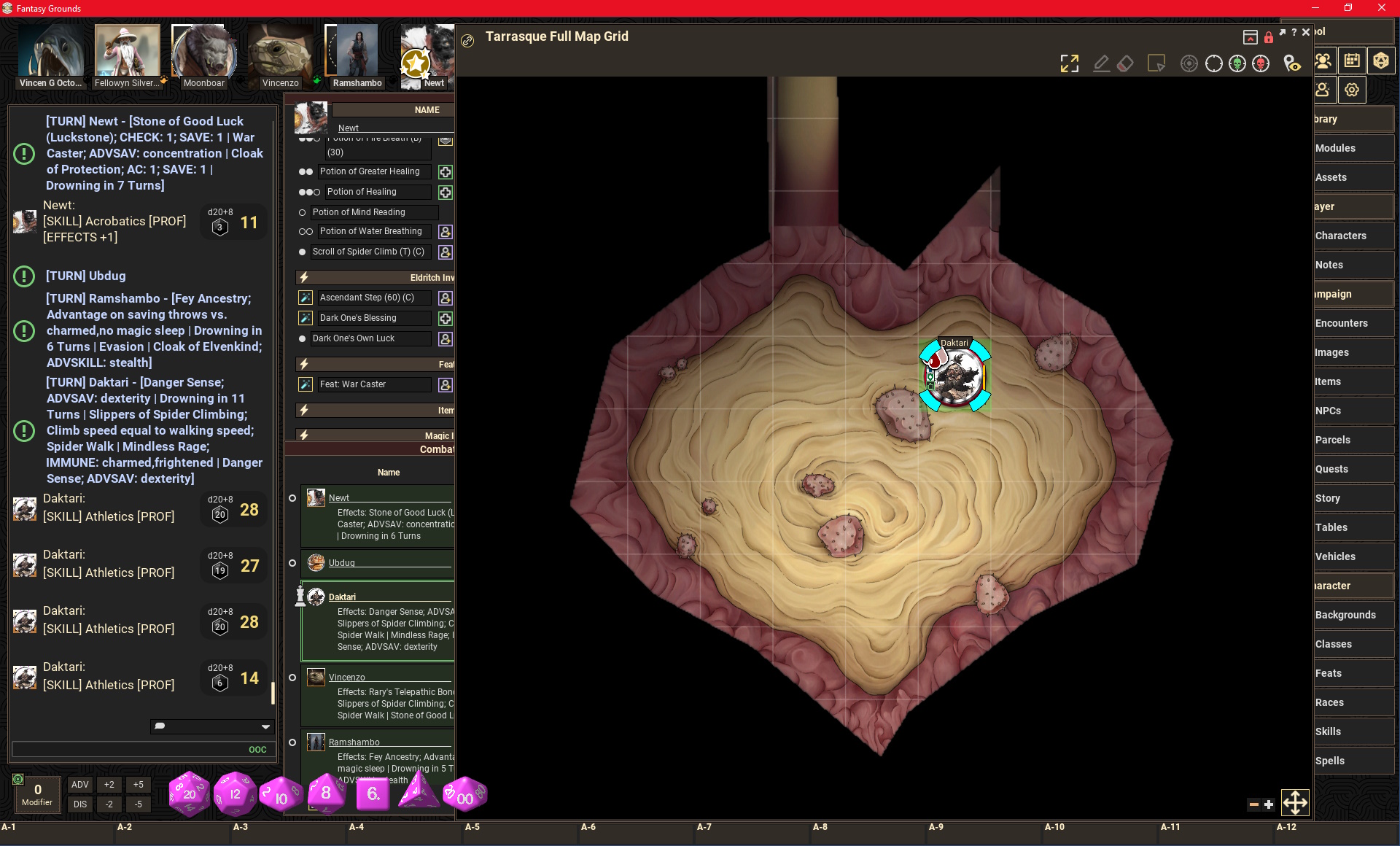Open Daktari's combat tracker entry
This screenshot has width=1400, height=846.
point(342,597)
